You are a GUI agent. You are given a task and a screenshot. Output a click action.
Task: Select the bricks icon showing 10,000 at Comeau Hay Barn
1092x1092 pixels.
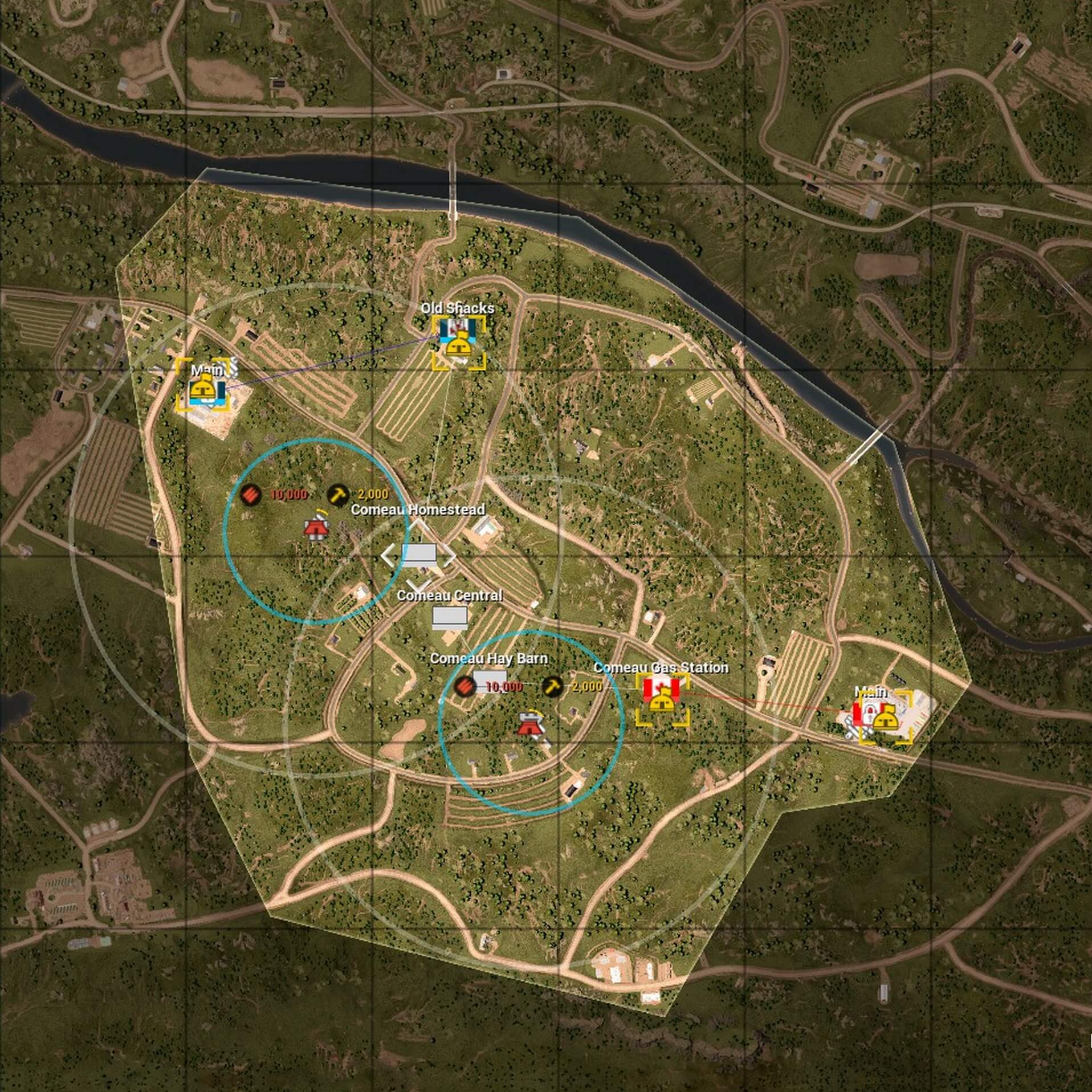464,688
